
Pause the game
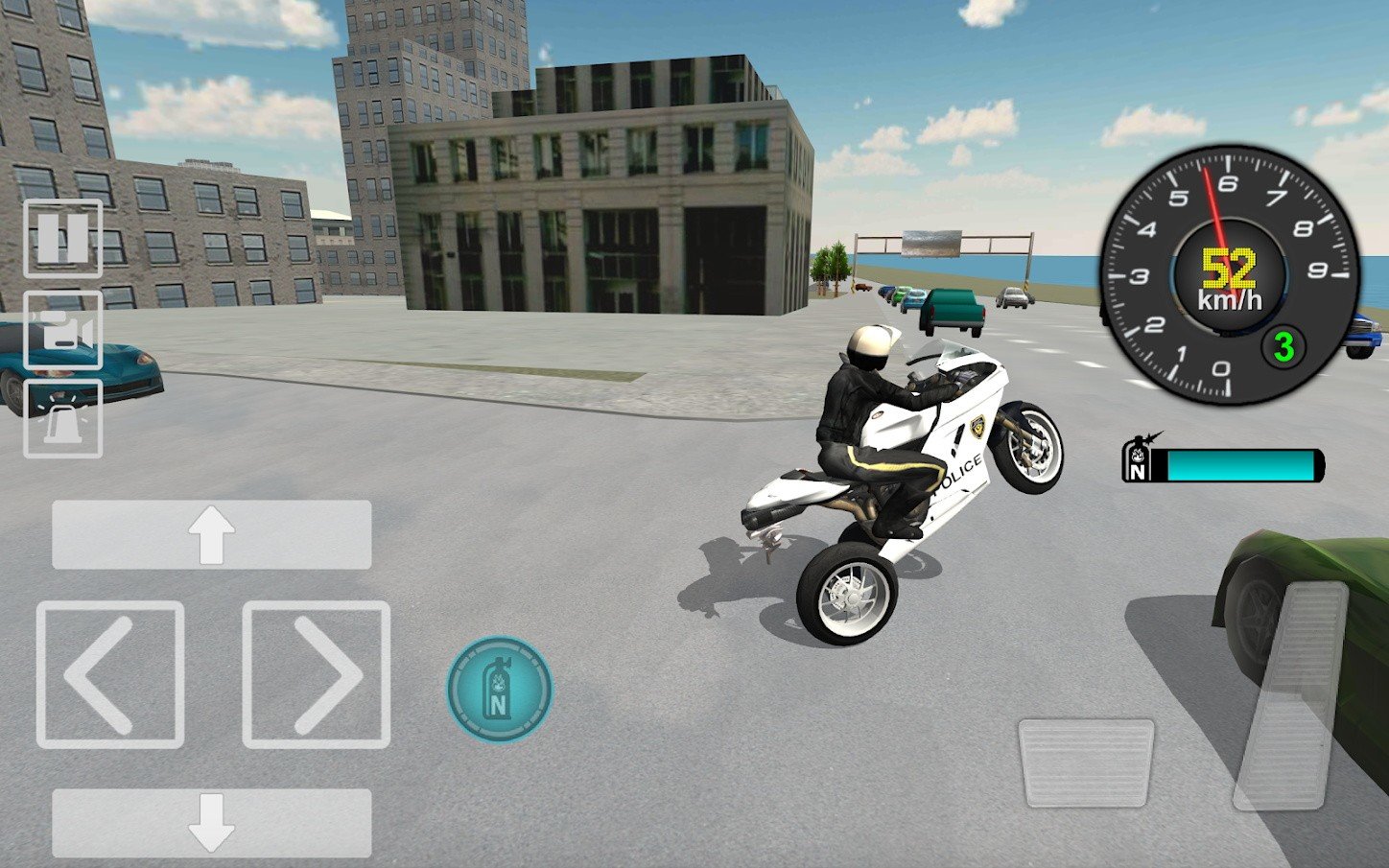point(61,238)
